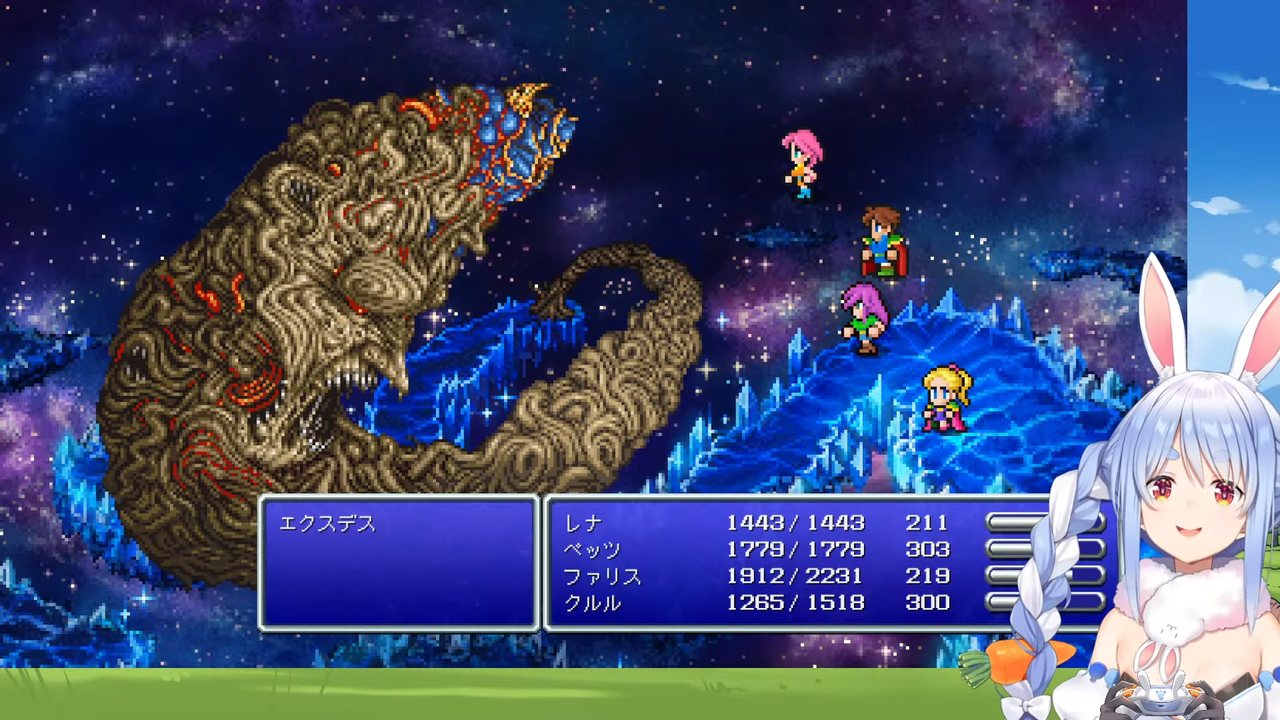The height and width of the screenshot is (720, 1280).
Task: Click Lenna's pink-haired character sprite
Action: 800,165
